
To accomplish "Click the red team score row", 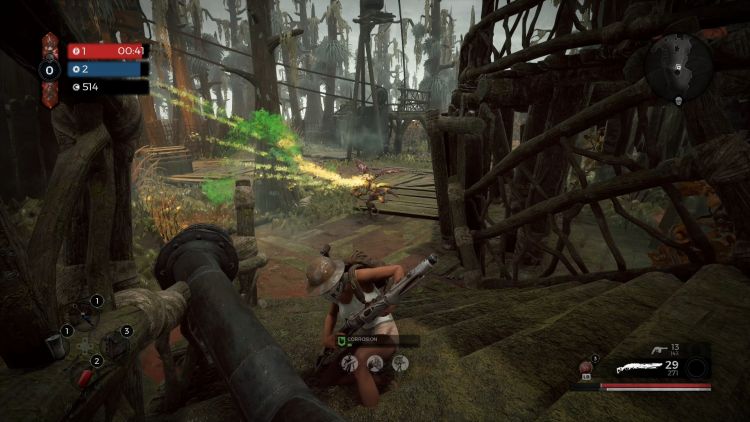I will [108, 50].
